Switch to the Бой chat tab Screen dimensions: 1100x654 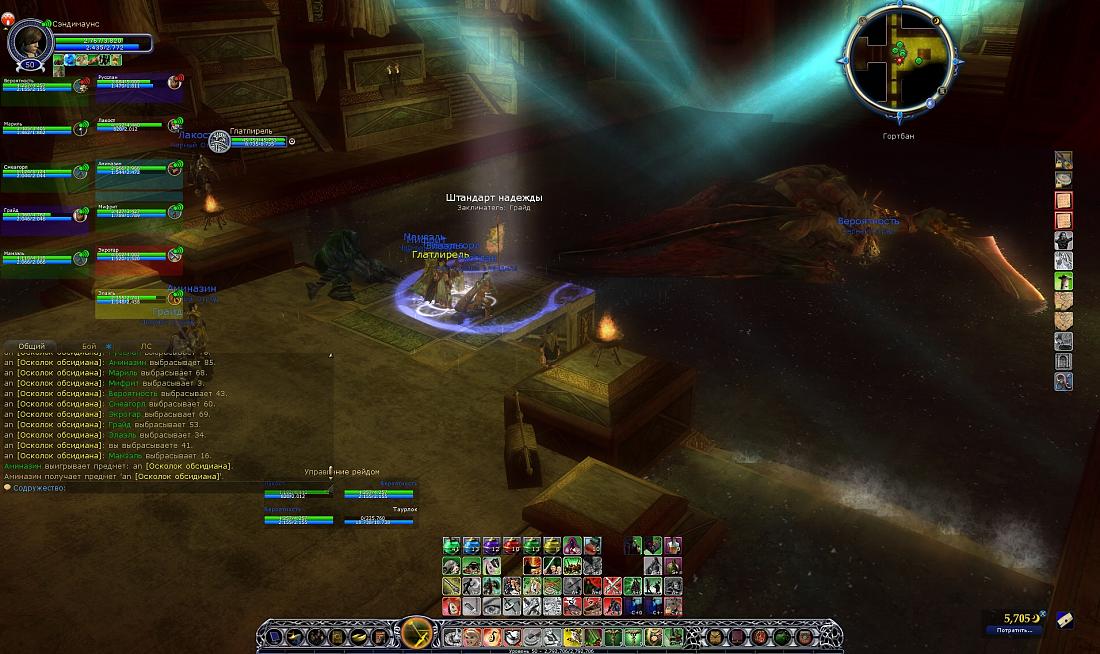pos(89,346)
